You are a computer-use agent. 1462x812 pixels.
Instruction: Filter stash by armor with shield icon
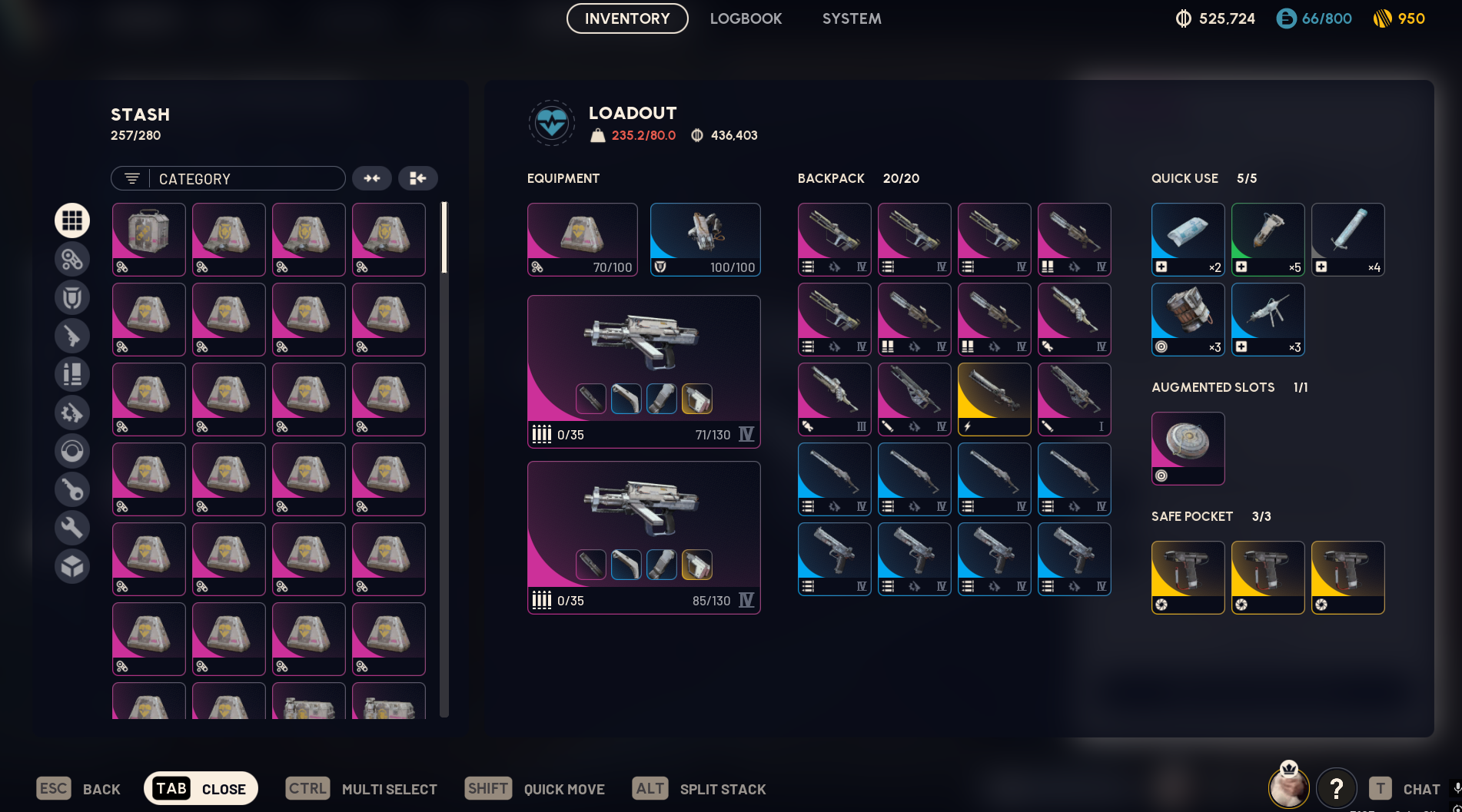tap(72, 297)
